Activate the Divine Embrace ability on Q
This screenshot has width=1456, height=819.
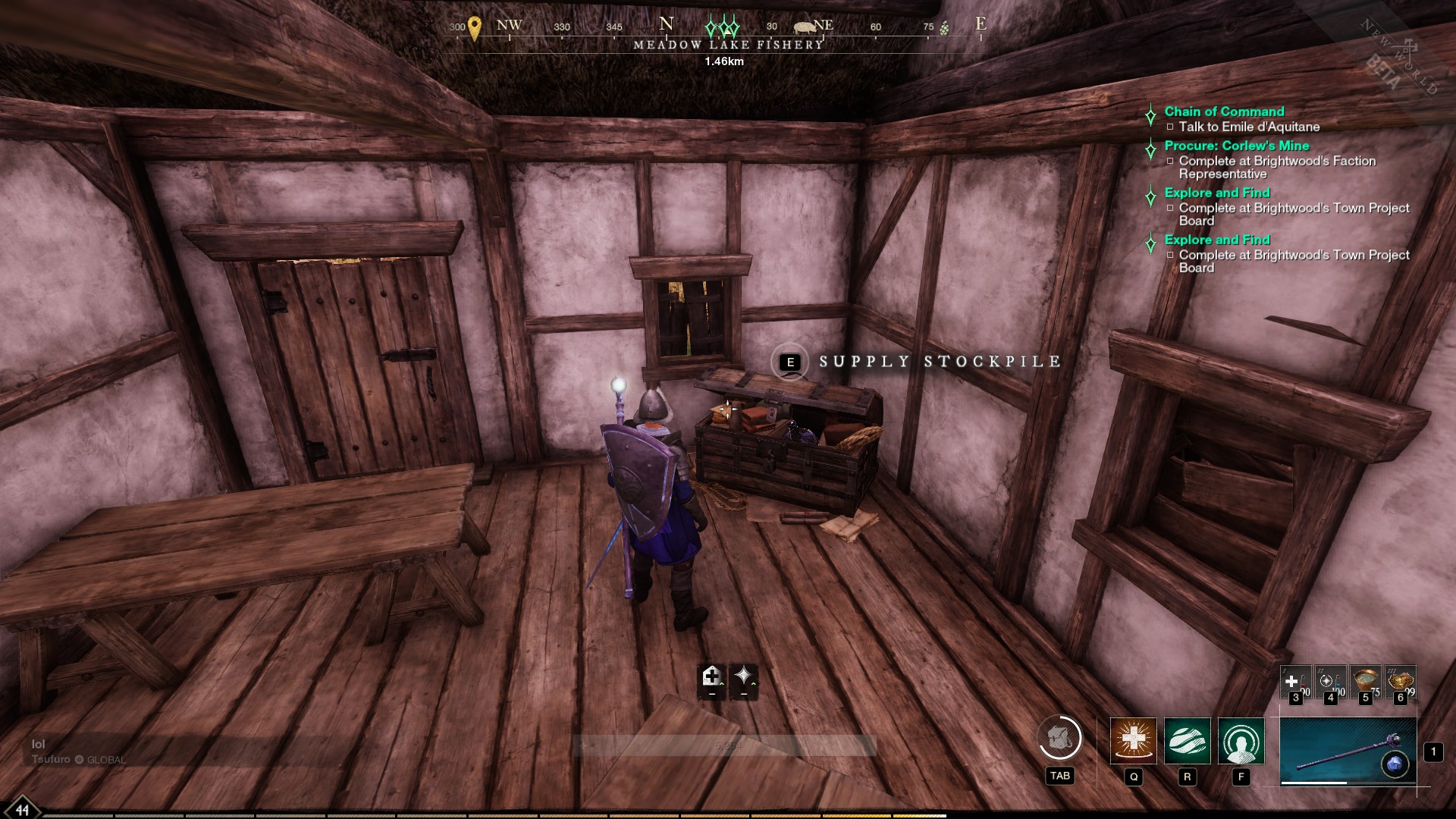click(x=1133, y=741)
